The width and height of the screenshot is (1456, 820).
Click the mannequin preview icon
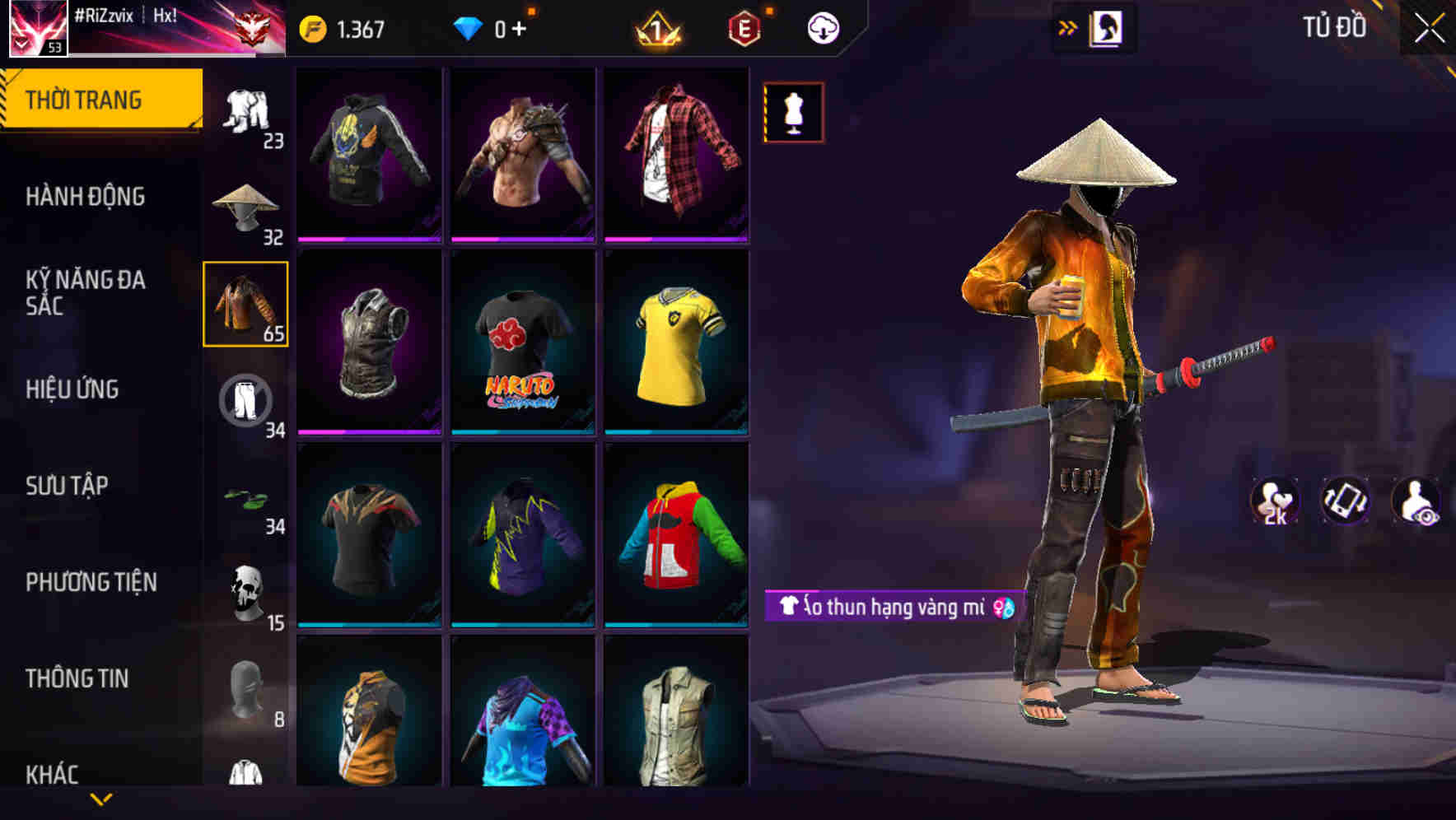coord(793,113)
